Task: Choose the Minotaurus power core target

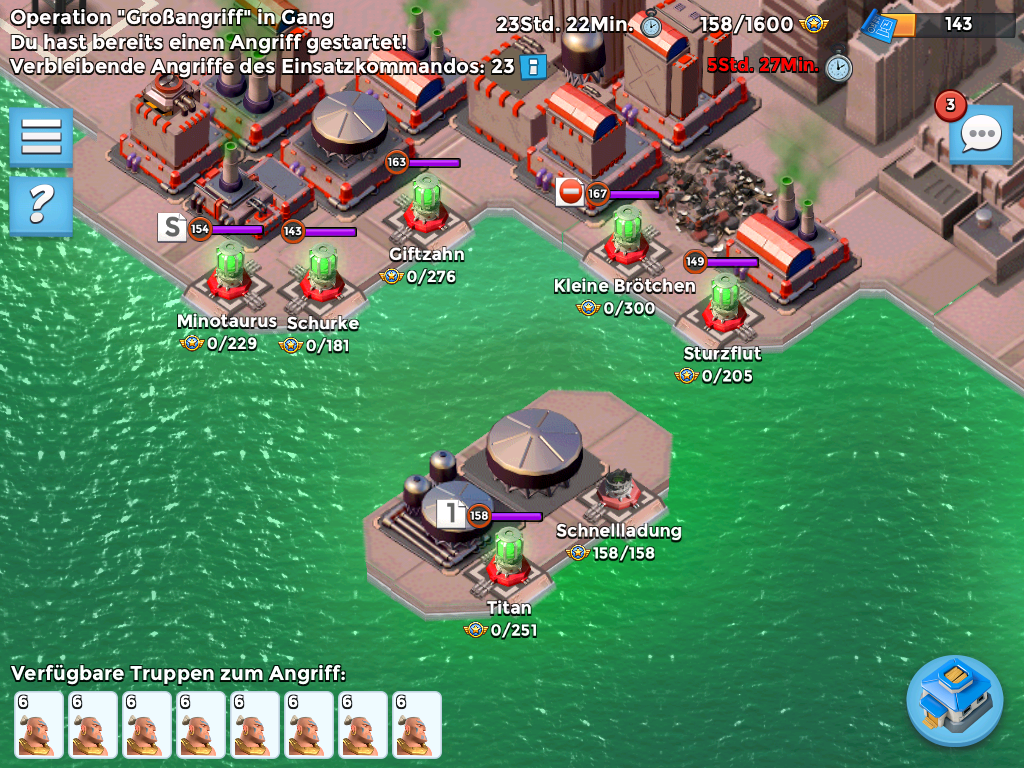Action: pos(227,270)
